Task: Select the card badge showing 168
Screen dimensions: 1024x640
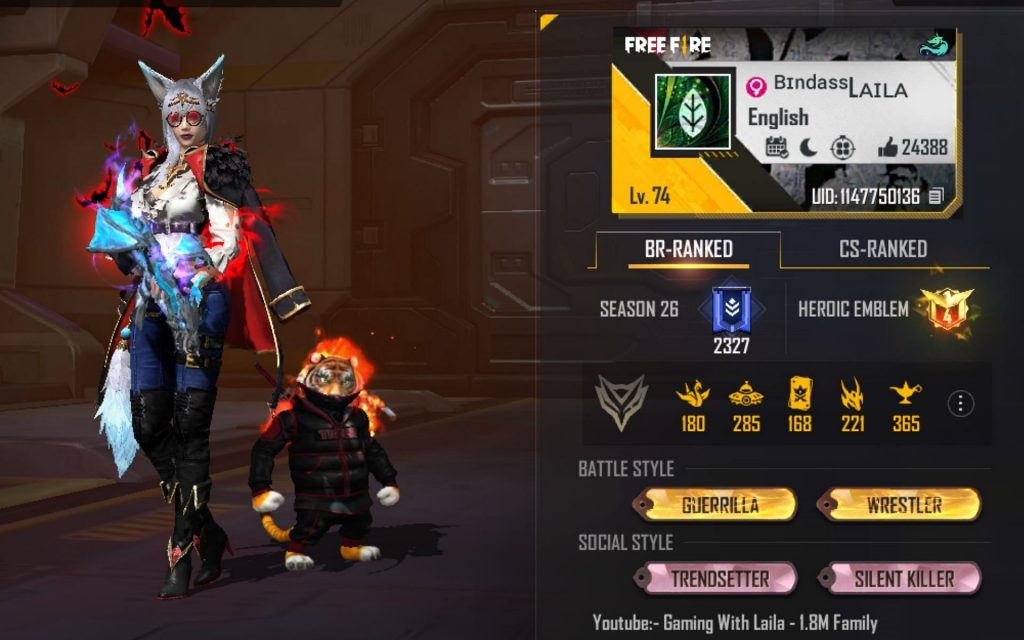Action: 800,393
